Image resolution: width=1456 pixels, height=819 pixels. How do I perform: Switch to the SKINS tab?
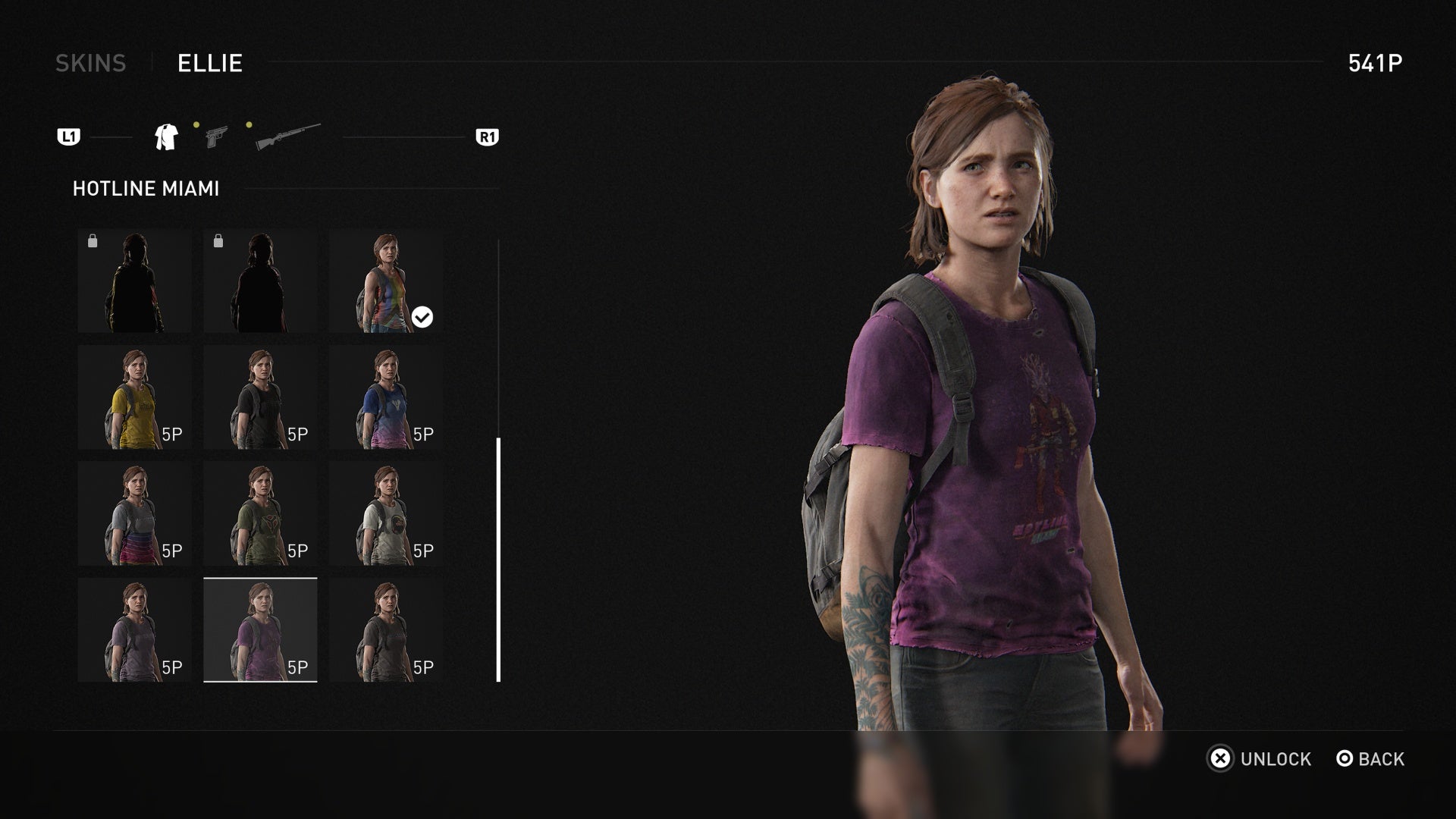pos(91,64)
